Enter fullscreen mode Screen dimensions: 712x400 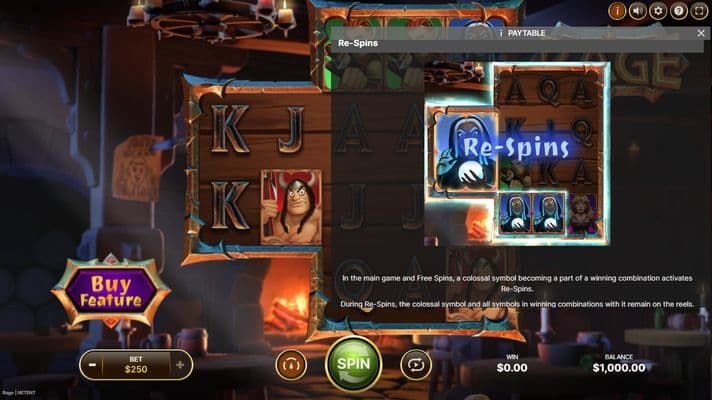(x=700, y=11)
